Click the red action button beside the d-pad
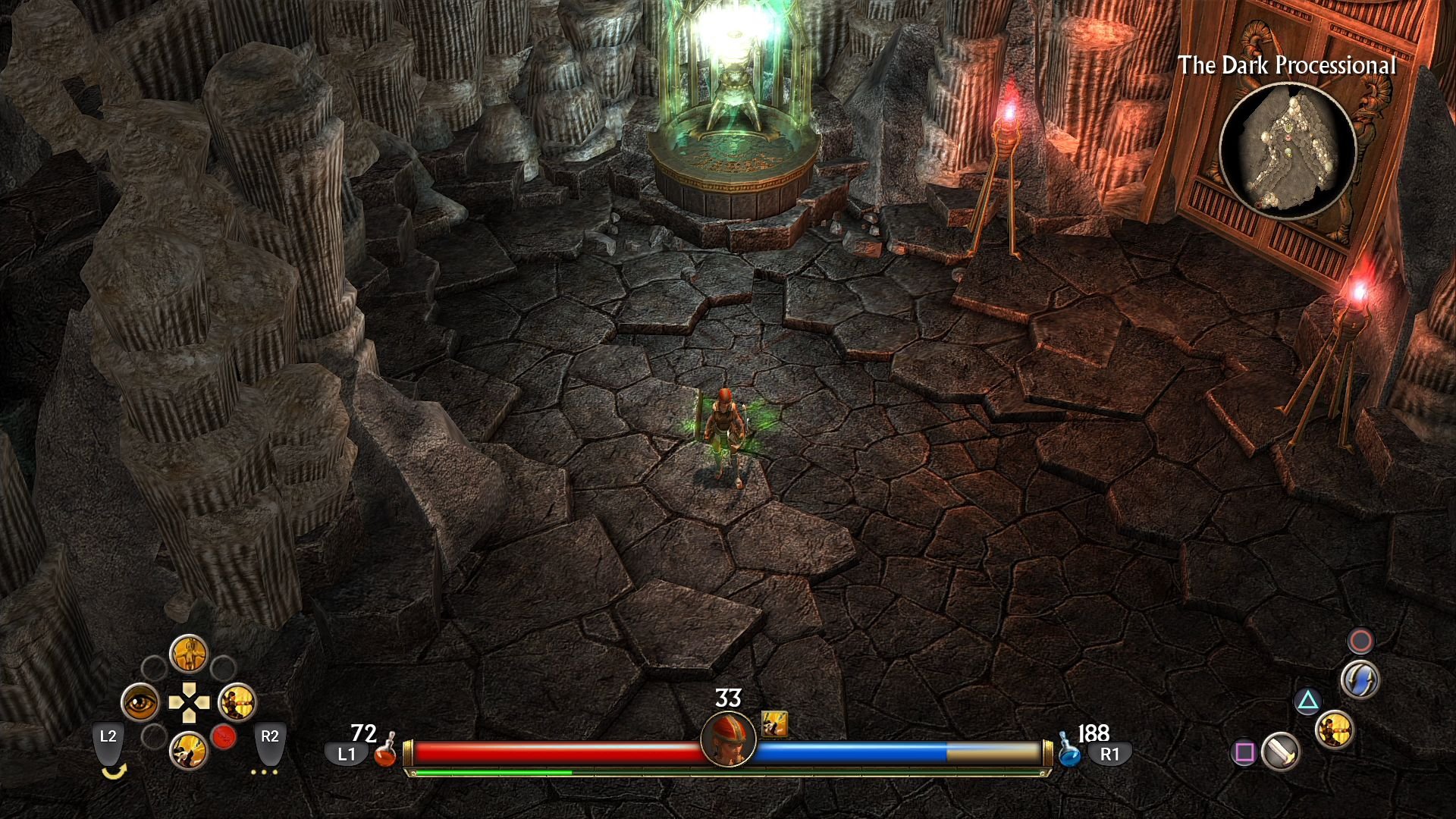This screenshot has height=819, width=1456. [x=223, y=737]
